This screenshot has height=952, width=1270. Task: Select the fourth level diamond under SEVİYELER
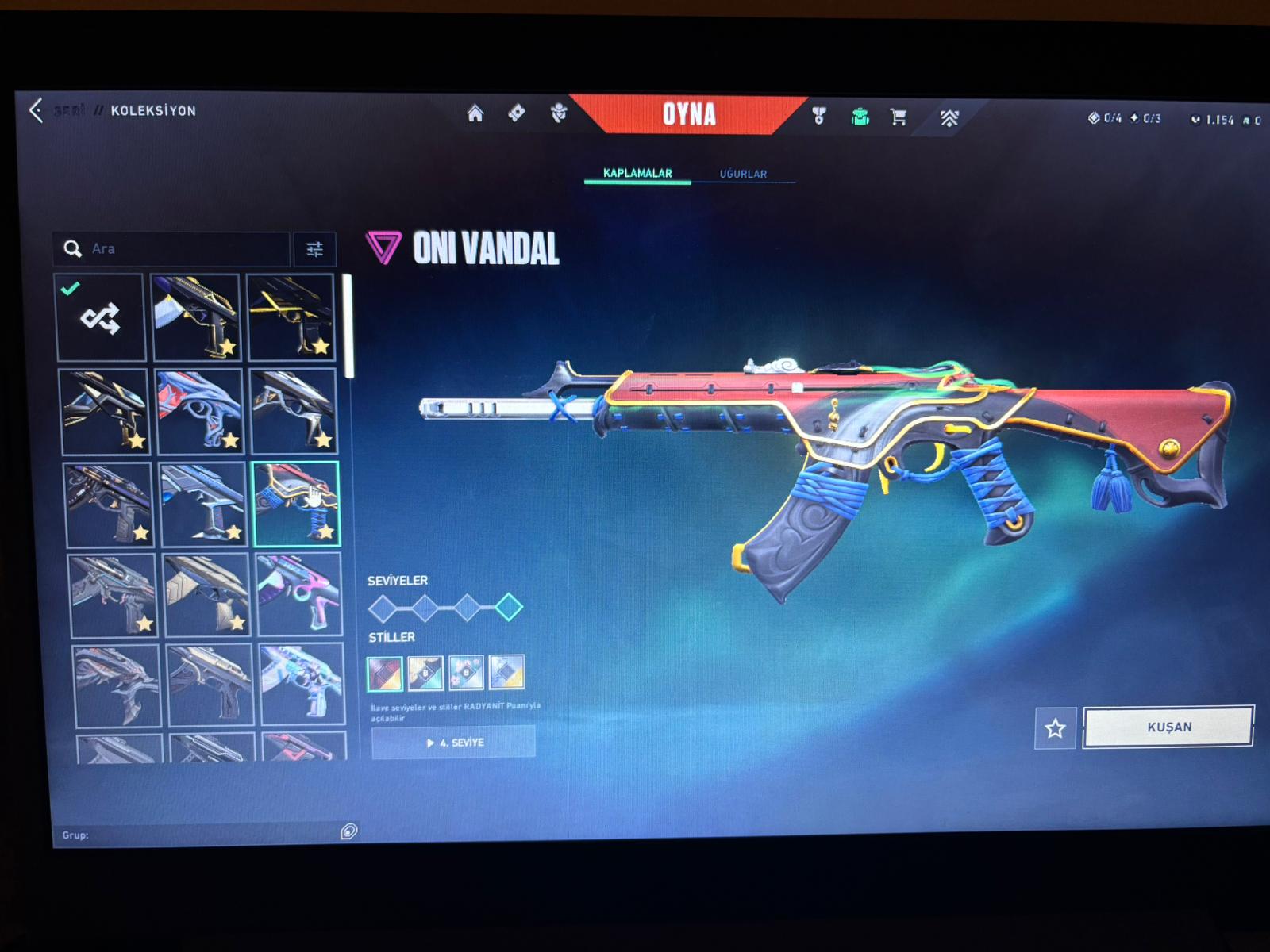click(509, 608)
